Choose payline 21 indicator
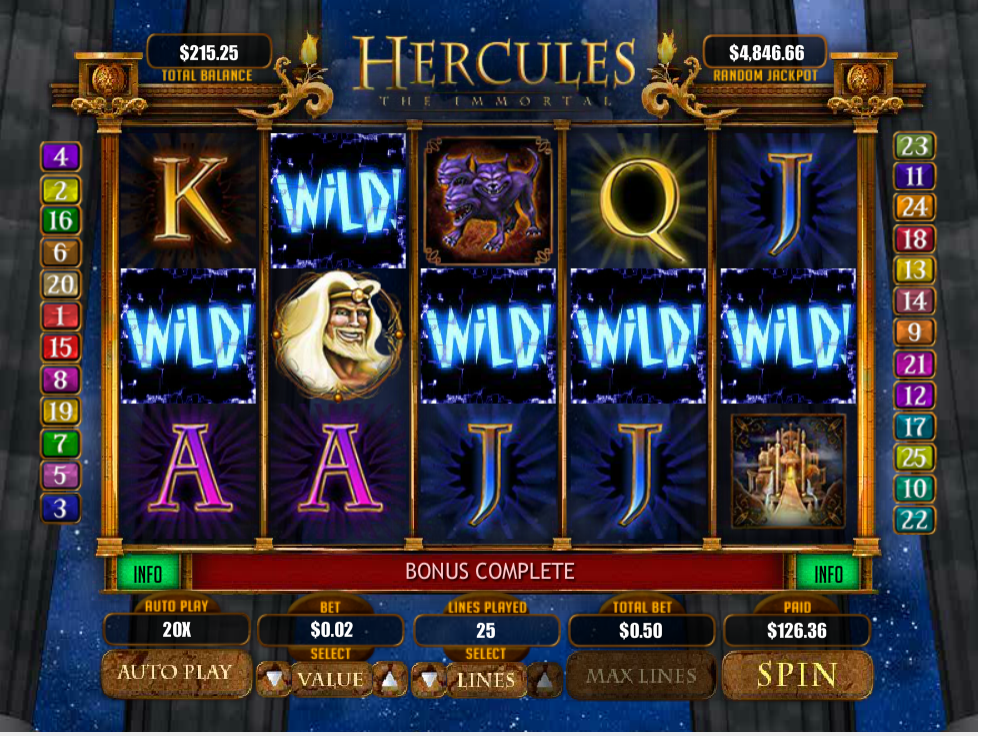 pyautogui.click(x=914, y=364)
